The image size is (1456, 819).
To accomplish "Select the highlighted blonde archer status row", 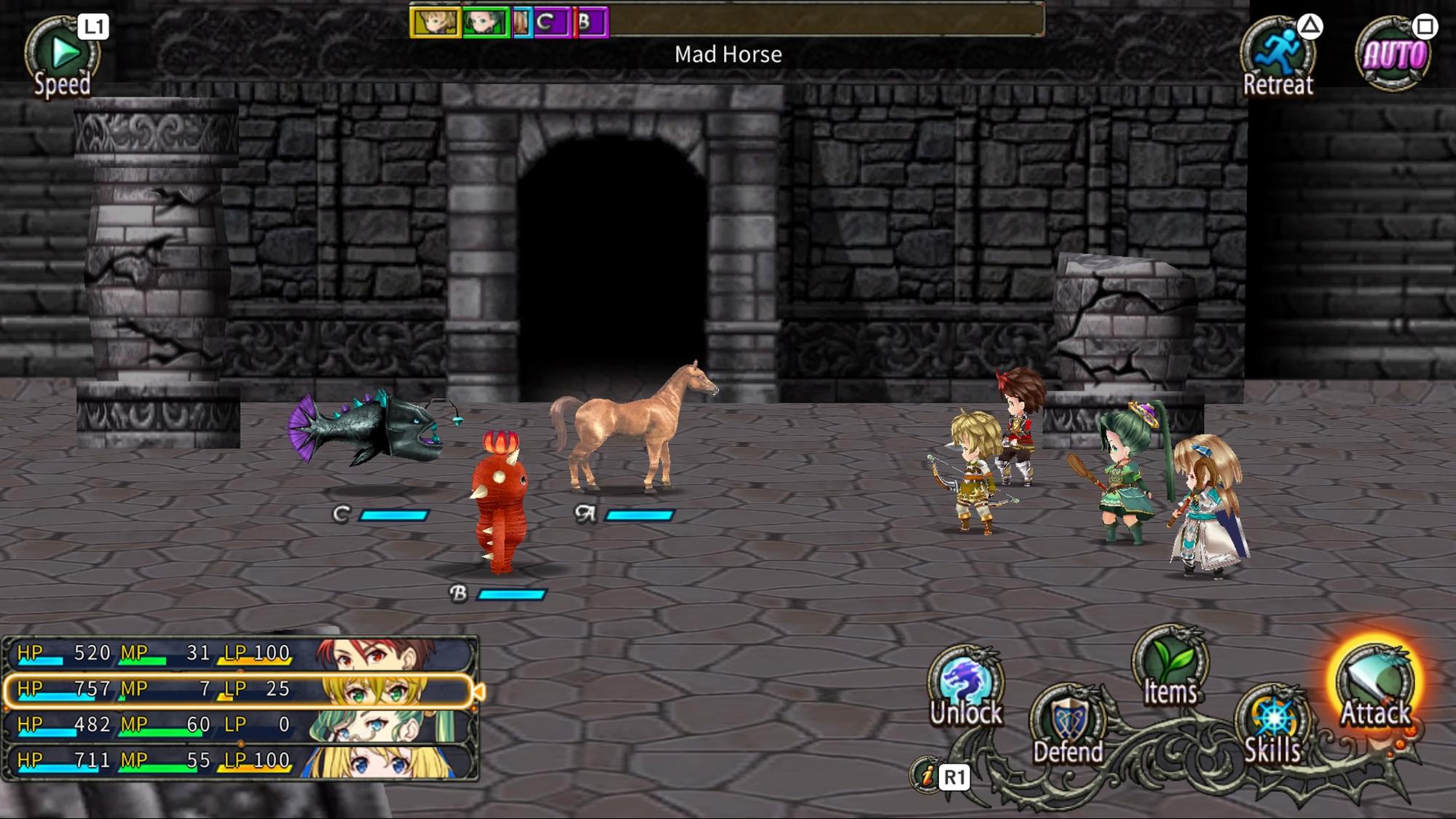I will click(x=240, y=689).
